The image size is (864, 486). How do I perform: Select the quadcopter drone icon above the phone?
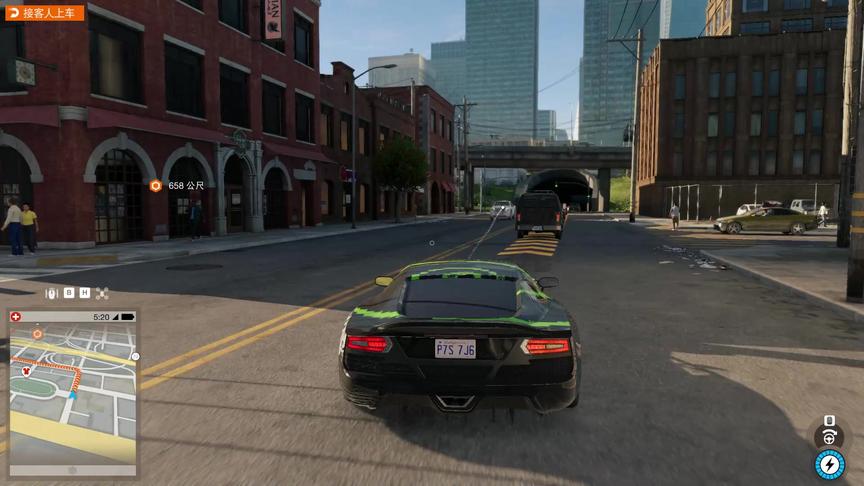point(101,293)
